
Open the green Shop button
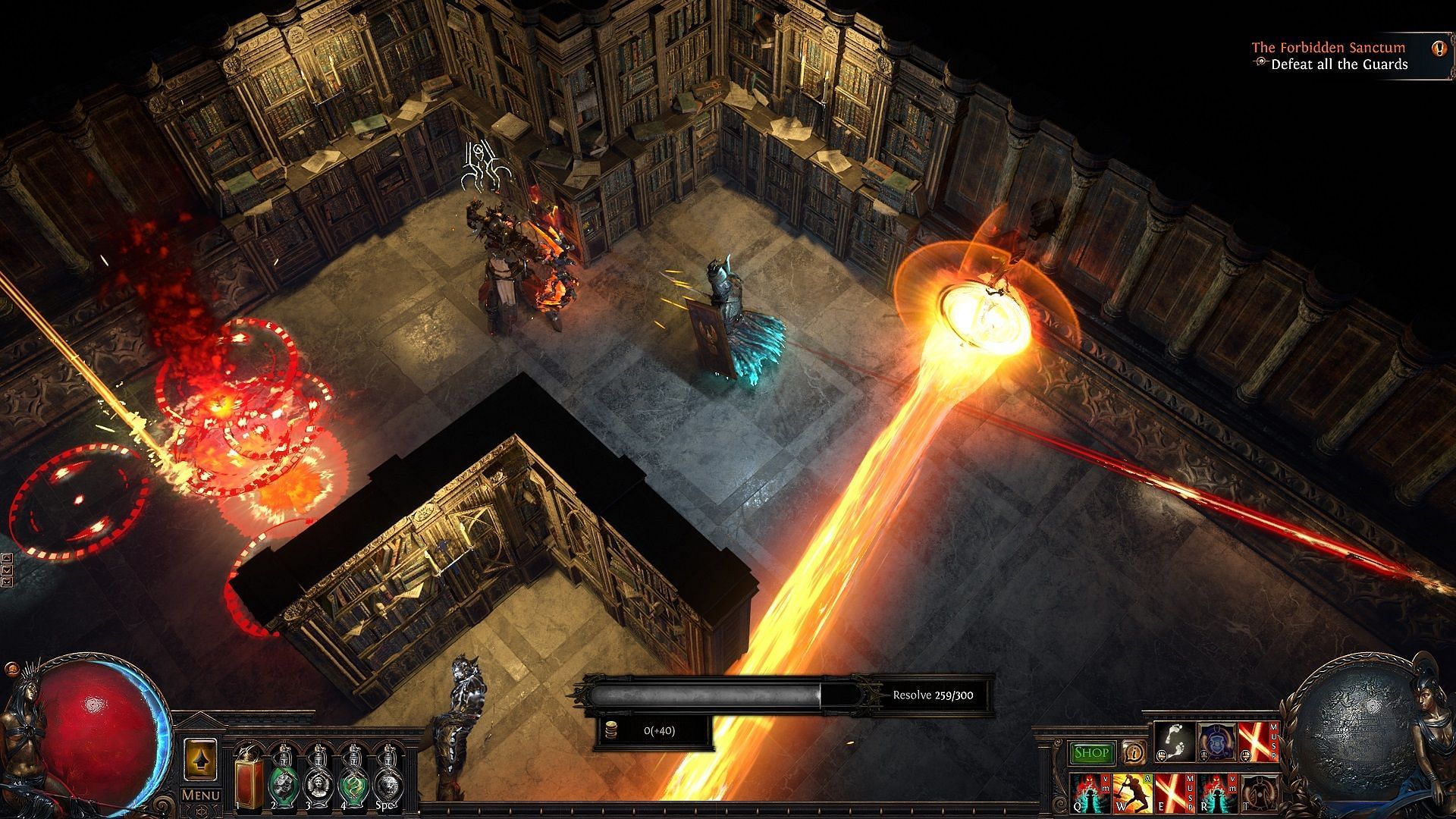click(1092, 753)
